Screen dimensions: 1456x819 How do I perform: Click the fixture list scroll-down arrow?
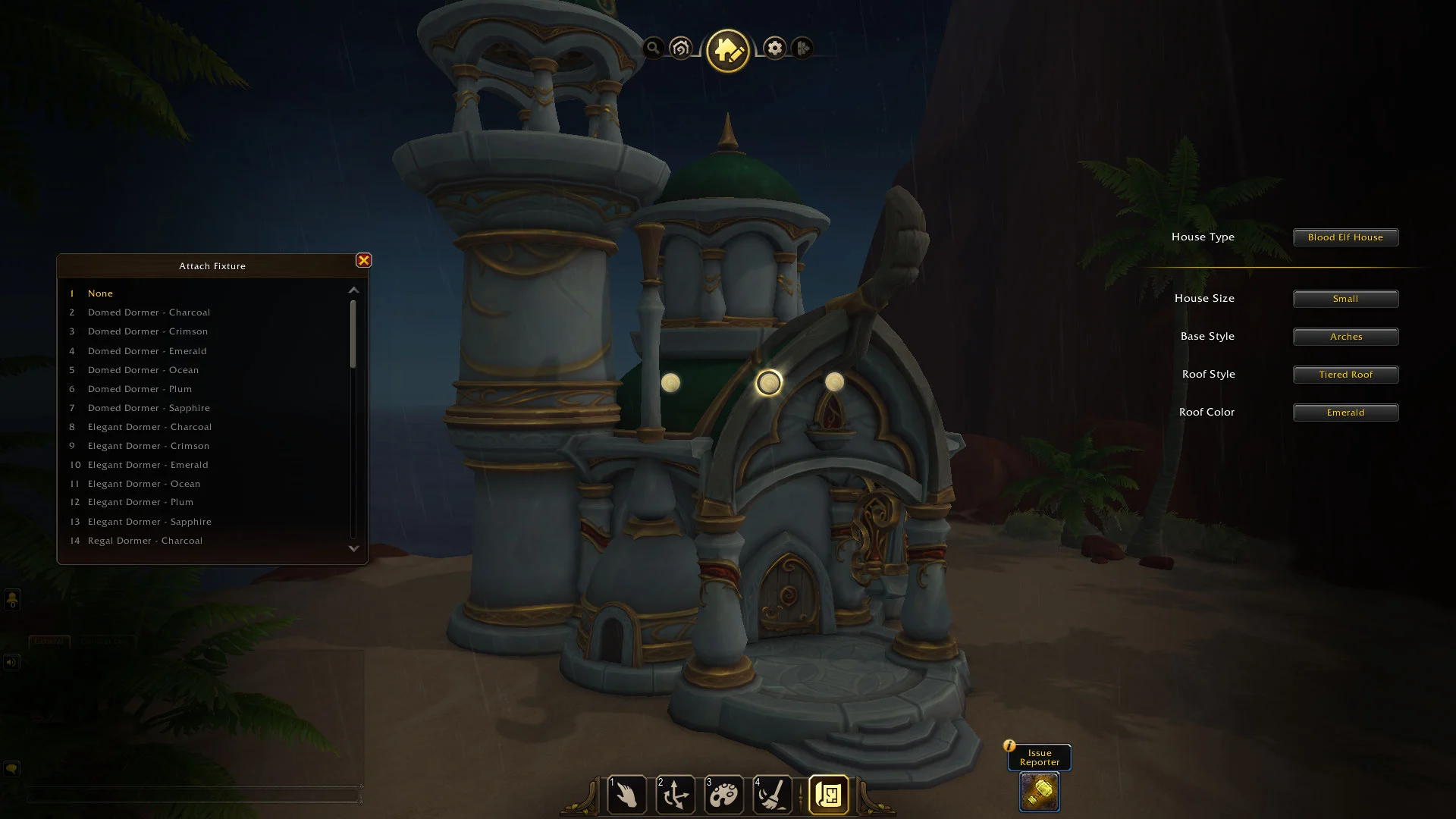(353, 548)
